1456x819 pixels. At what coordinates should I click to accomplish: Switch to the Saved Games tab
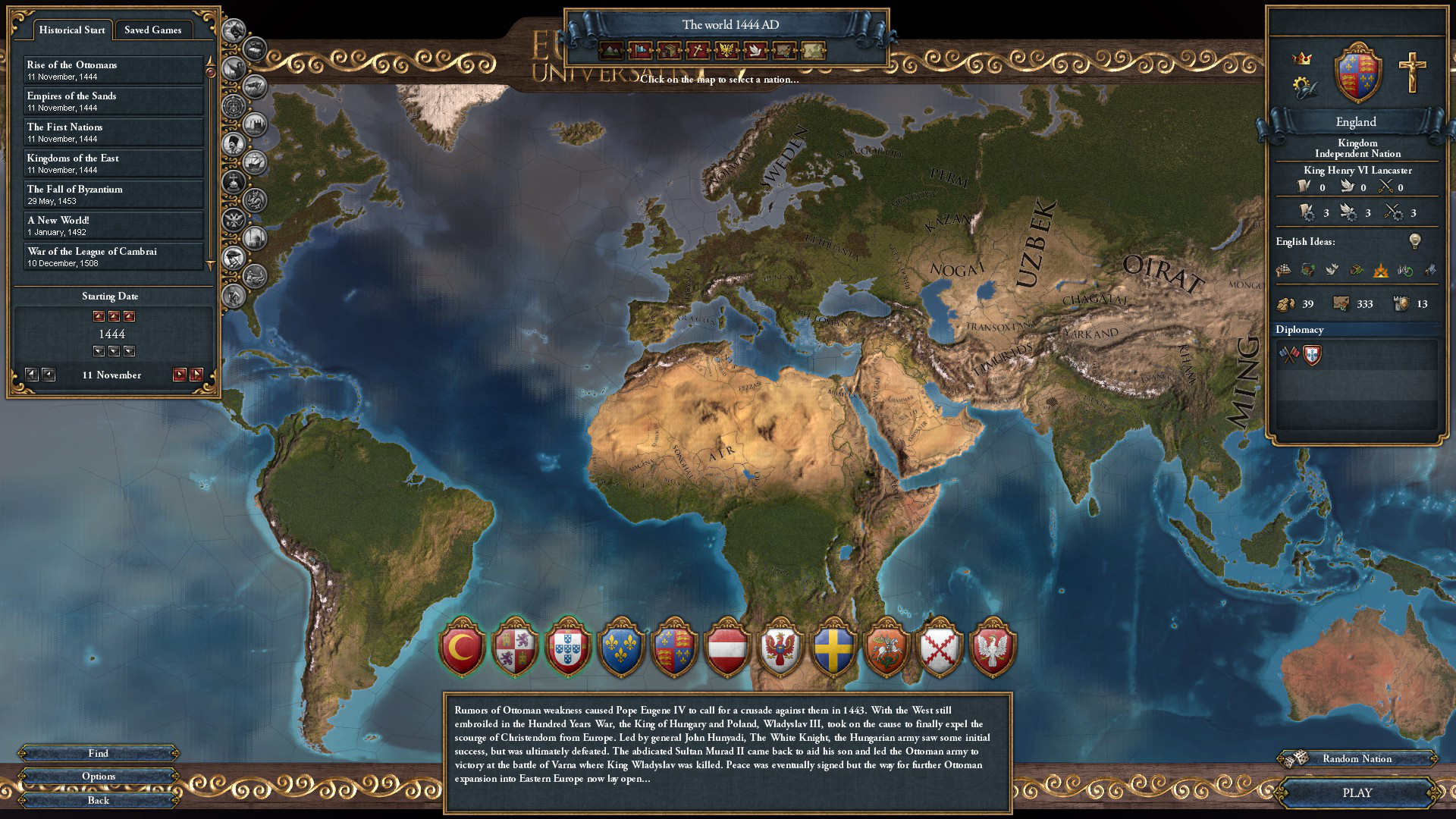154,30
